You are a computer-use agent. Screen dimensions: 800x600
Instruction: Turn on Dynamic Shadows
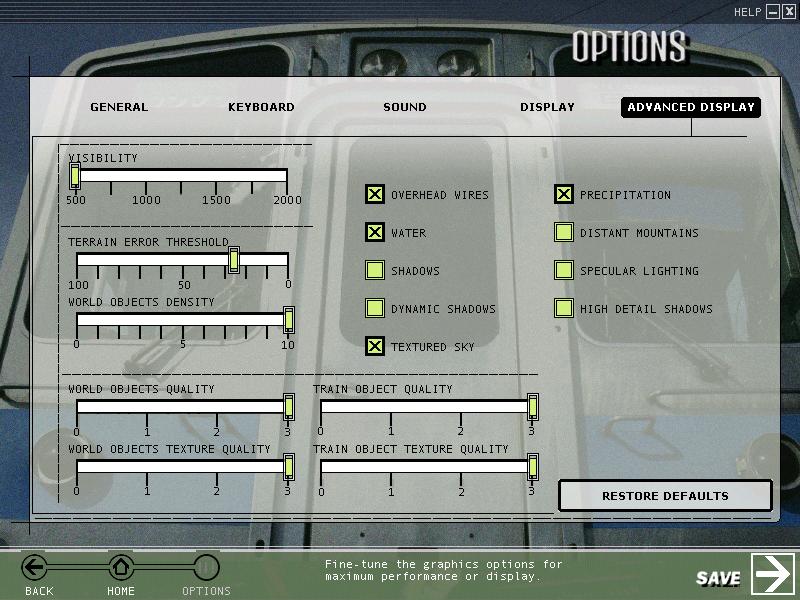coord(375,309)
